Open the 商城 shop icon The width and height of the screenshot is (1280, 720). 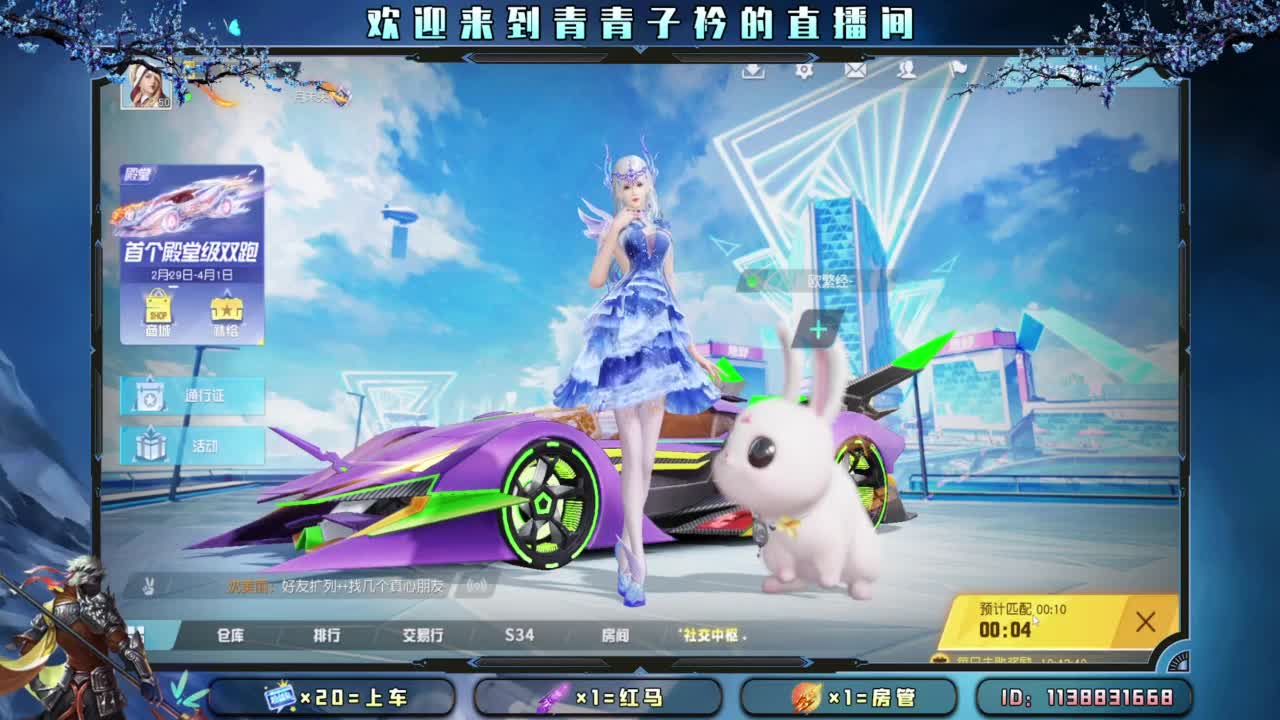pos(157,310)
